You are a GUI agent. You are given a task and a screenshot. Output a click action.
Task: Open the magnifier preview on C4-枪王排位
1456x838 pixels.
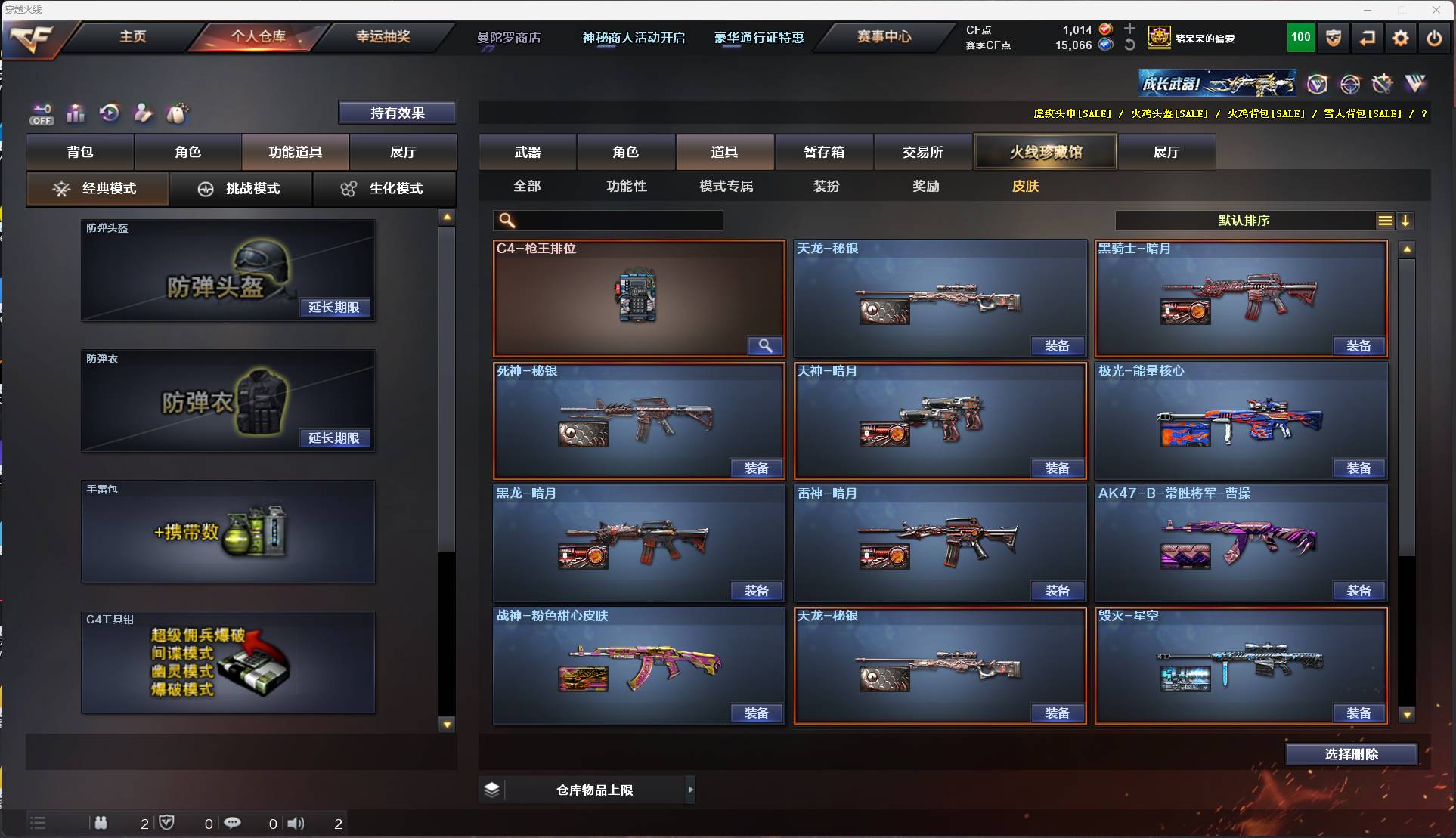pyautogui.click(x=764, y=346)
